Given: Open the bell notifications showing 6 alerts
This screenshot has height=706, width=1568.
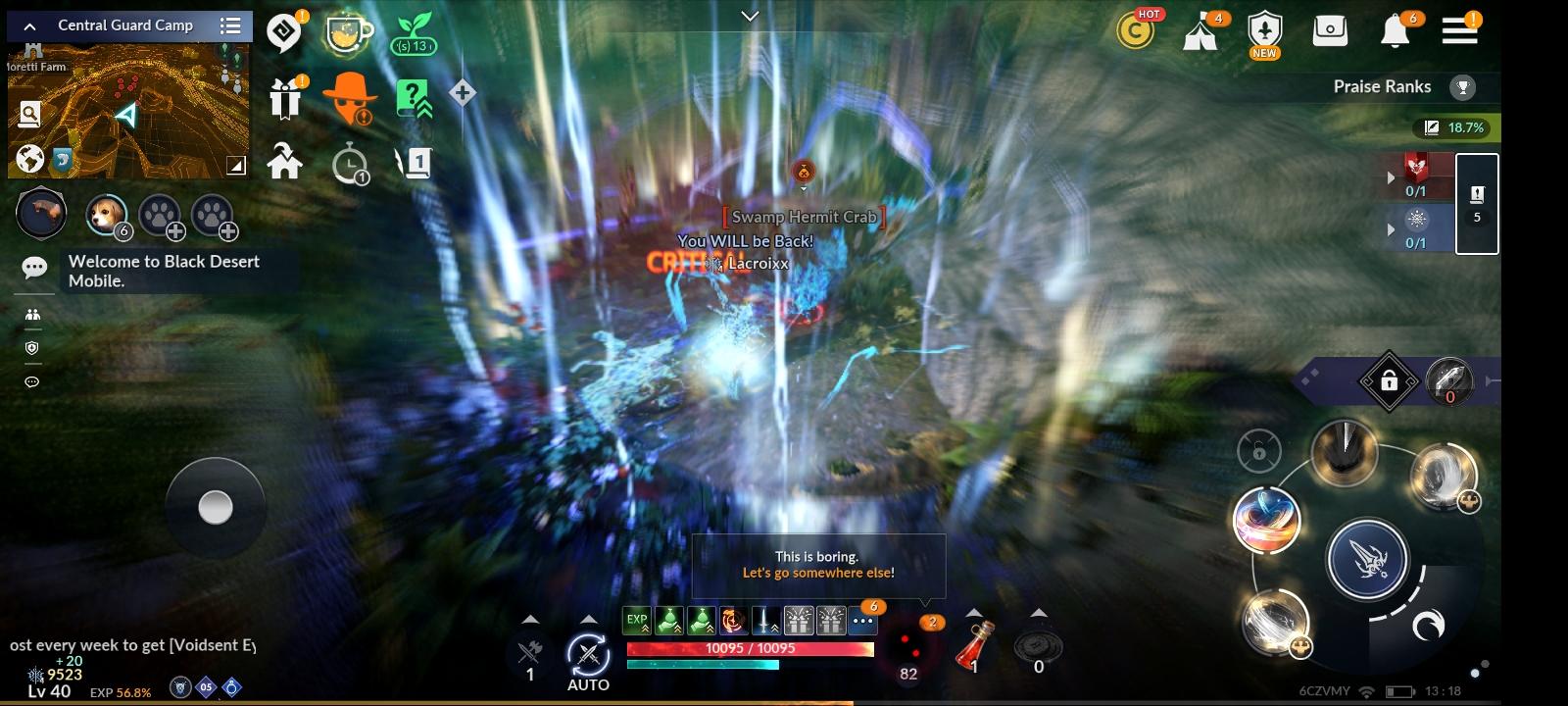Looking at the screenshot, I should (1396, 30).
